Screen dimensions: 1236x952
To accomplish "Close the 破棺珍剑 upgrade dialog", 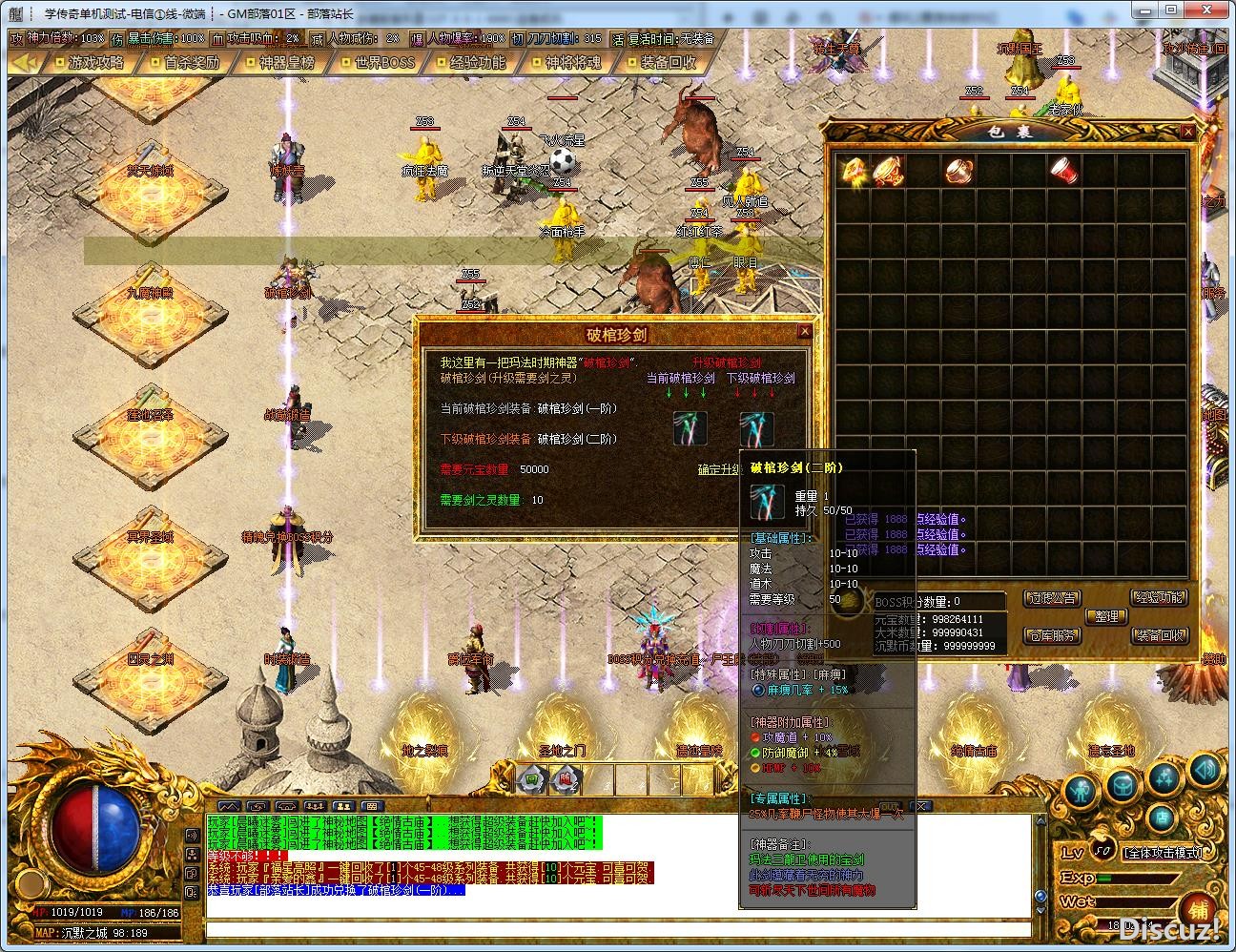I will point(805,332).
